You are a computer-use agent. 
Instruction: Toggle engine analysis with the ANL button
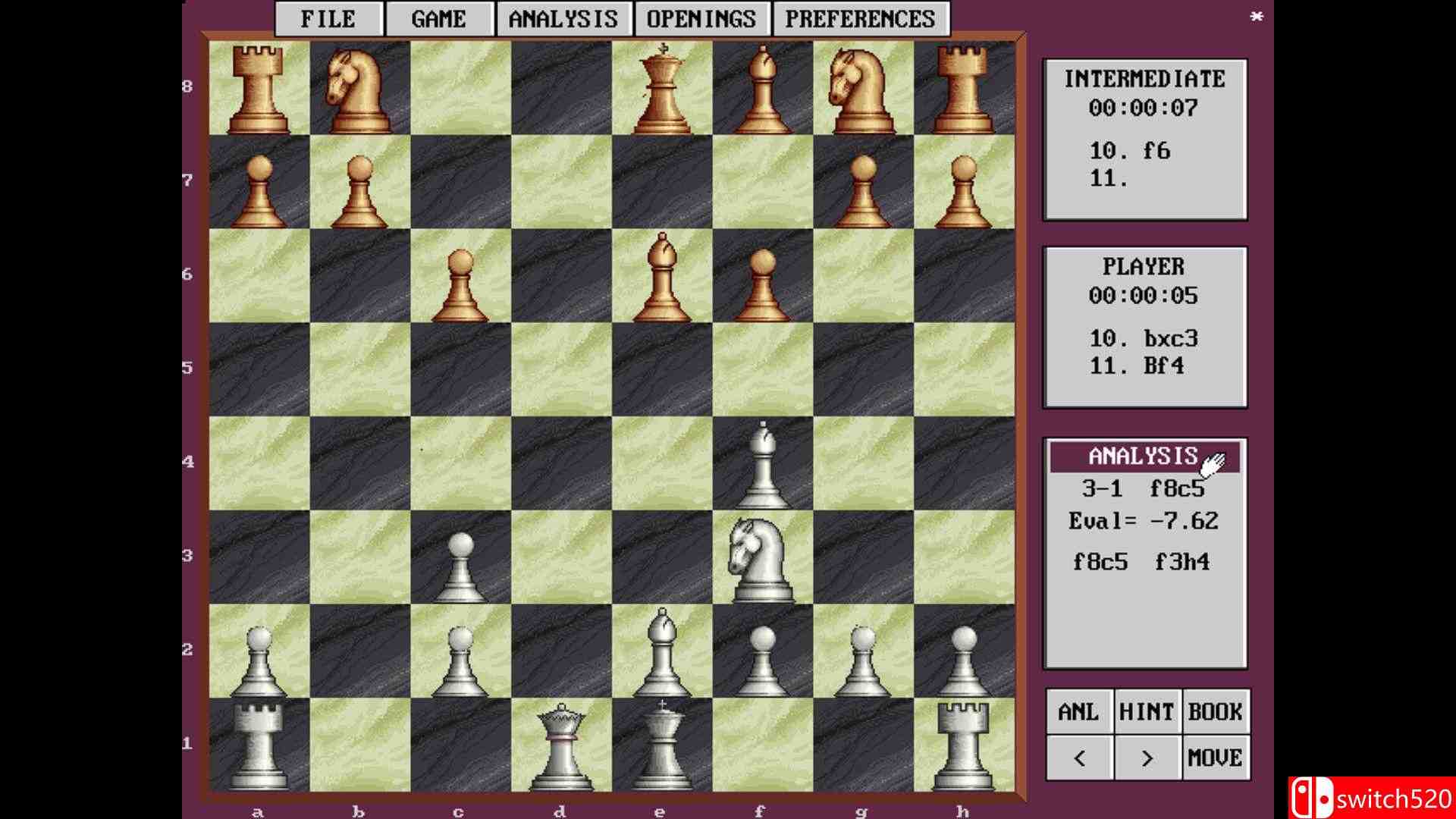tap(1079, 711)
